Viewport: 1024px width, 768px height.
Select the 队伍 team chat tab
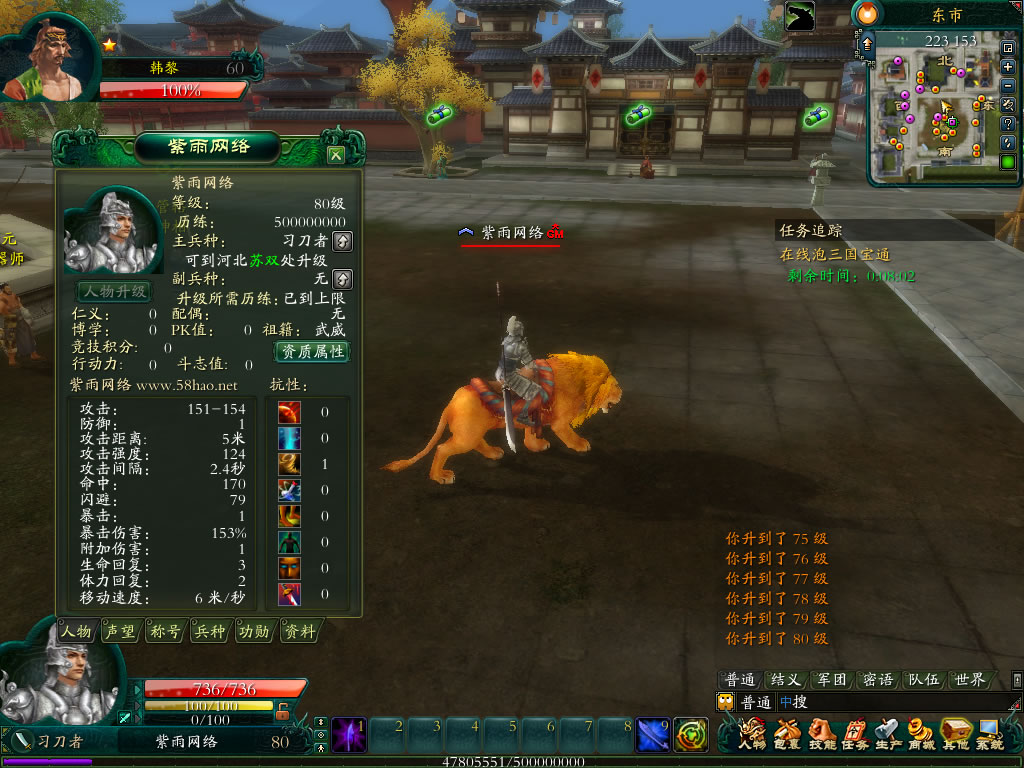[x=923, y=680]
